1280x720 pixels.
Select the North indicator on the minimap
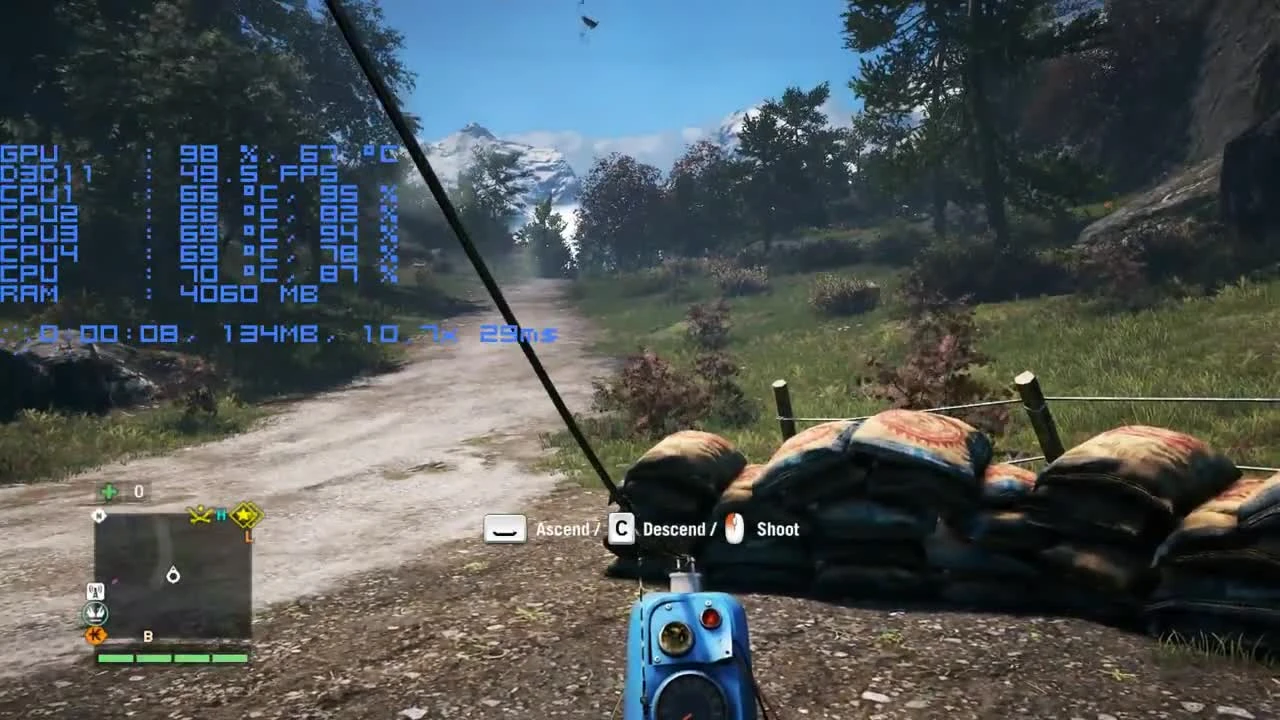click(x=98, y=516)
